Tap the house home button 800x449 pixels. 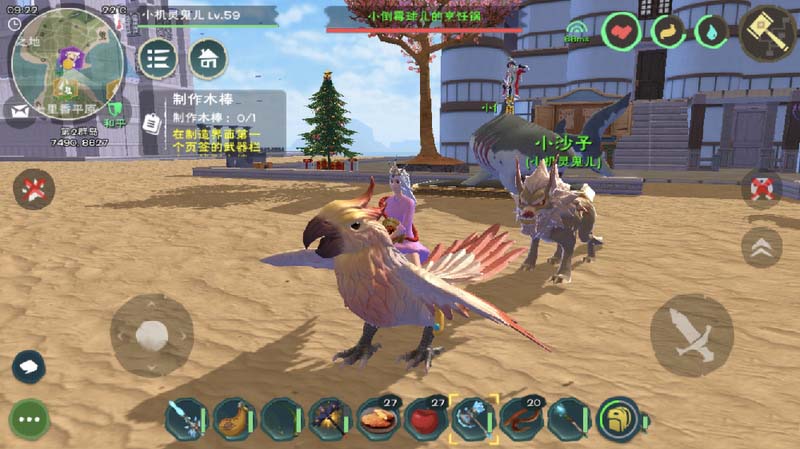click(208, 59)
